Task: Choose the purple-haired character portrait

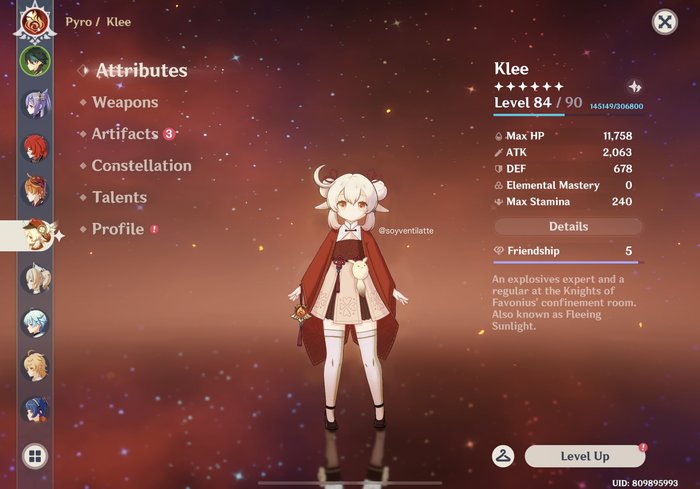Action: point(34,104)
